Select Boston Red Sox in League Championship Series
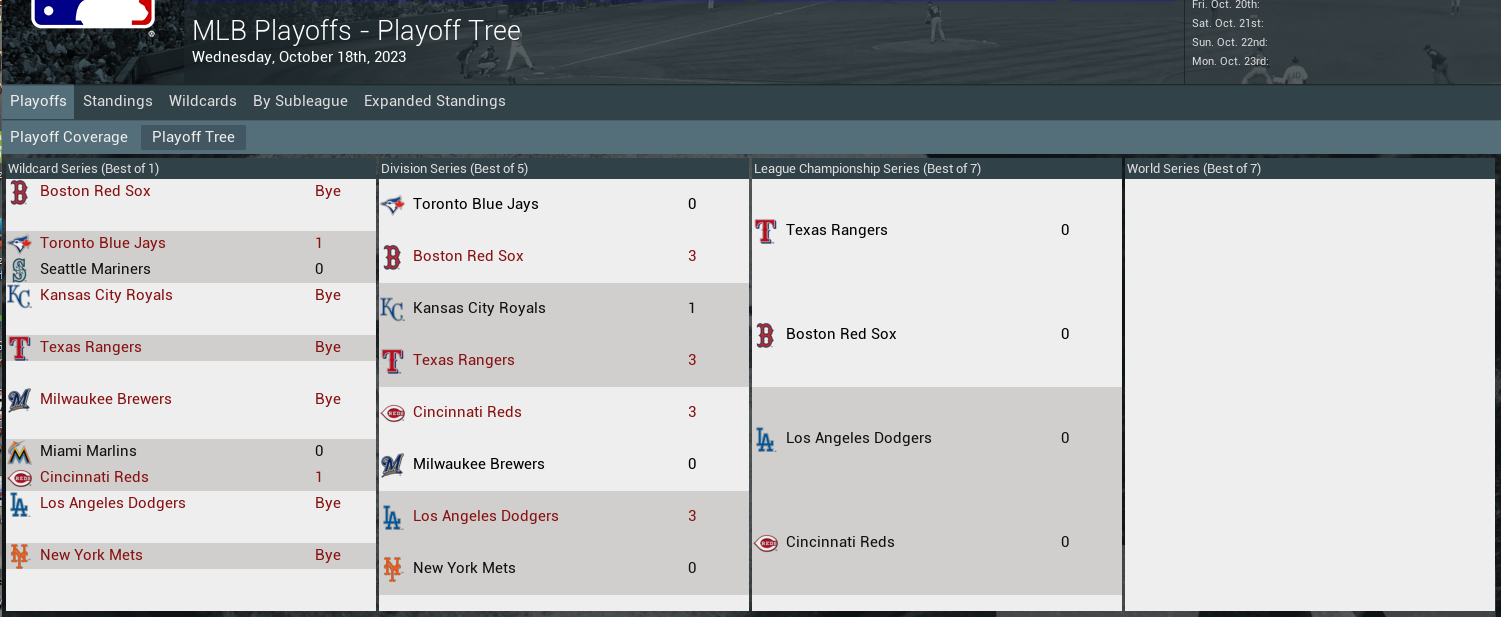Viewport: 1501px width, 617px height. coord(841,334)
